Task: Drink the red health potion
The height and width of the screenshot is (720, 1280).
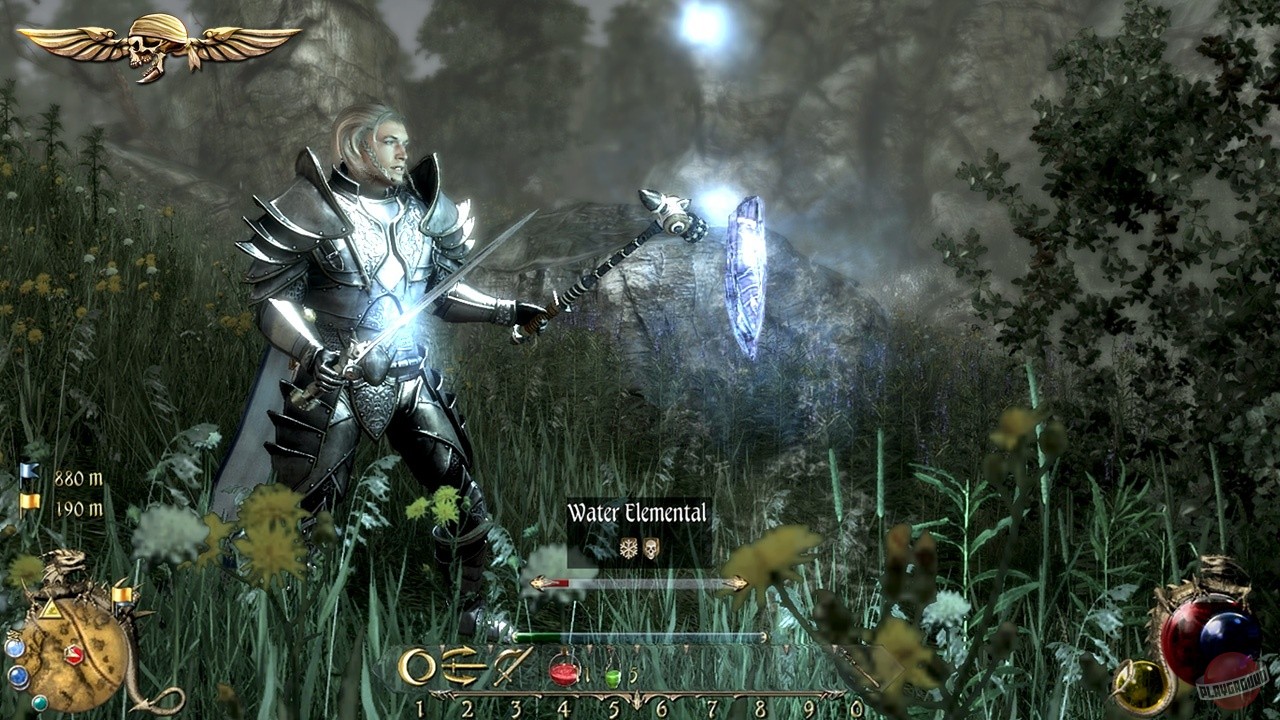Action: click(564, 669)
